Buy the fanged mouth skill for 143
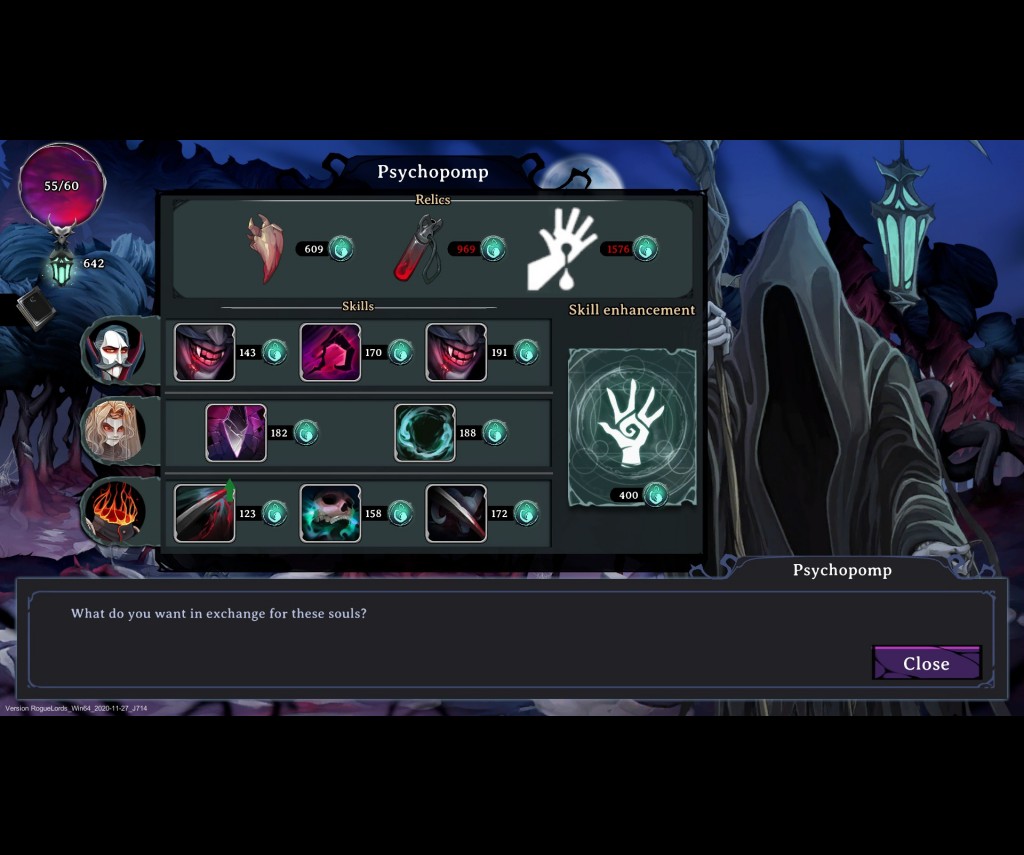Viewport: 1024px width, 855px height. [205, 352]
